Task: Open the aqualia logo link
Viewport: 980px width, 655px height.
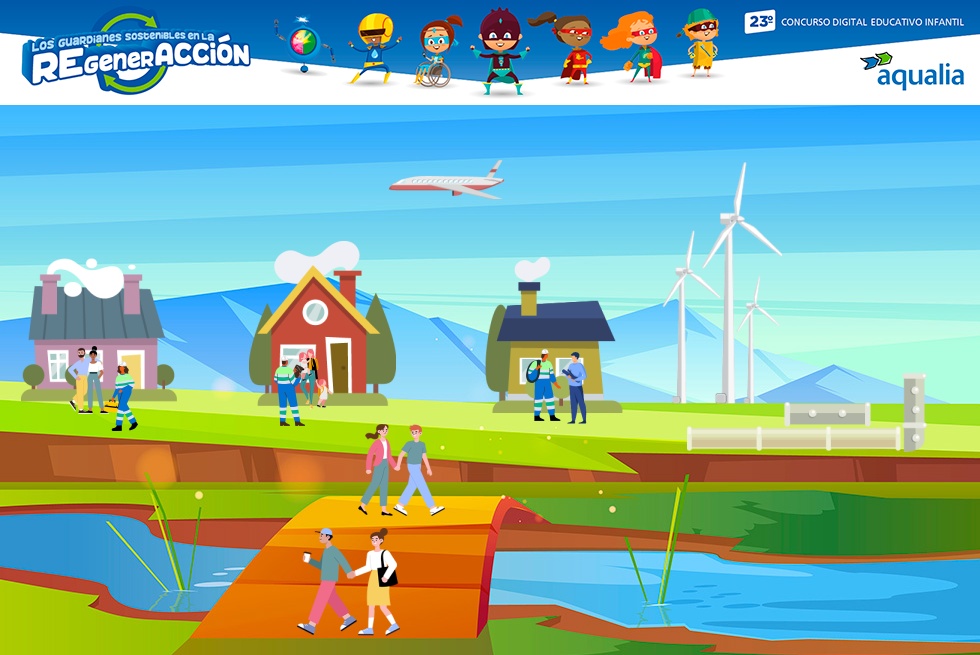Action: (911, 71)
